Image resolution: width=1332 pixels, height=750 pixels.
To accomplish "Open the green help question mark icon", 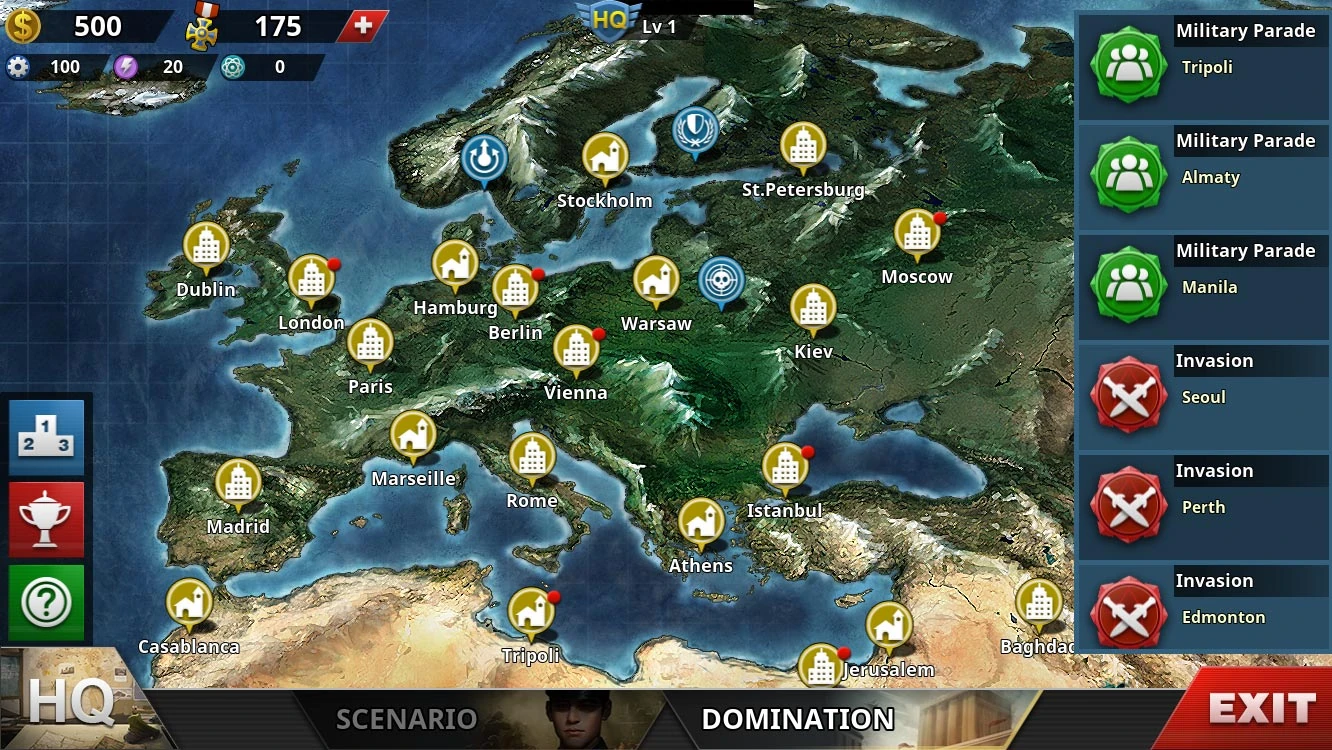I will click(x=46, y=601).
